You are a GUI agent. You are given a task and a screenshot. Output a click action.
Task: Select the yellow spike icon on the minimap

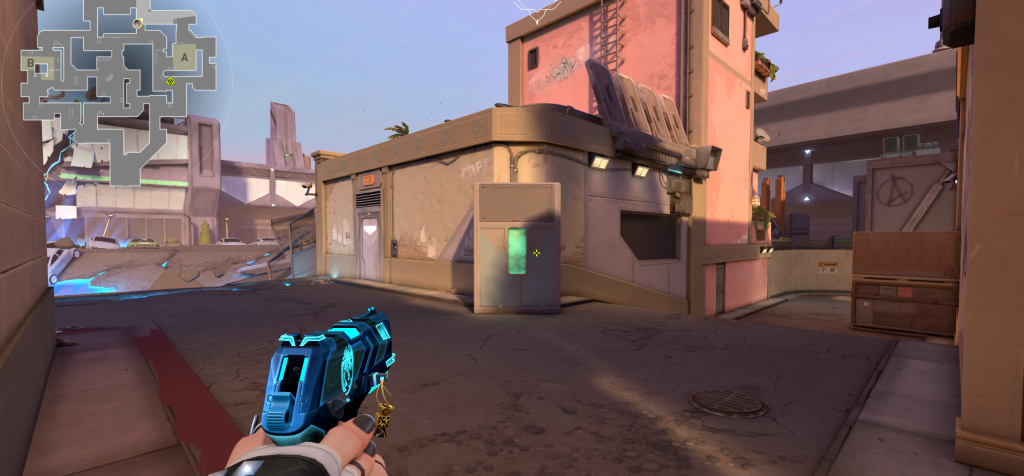171,81
